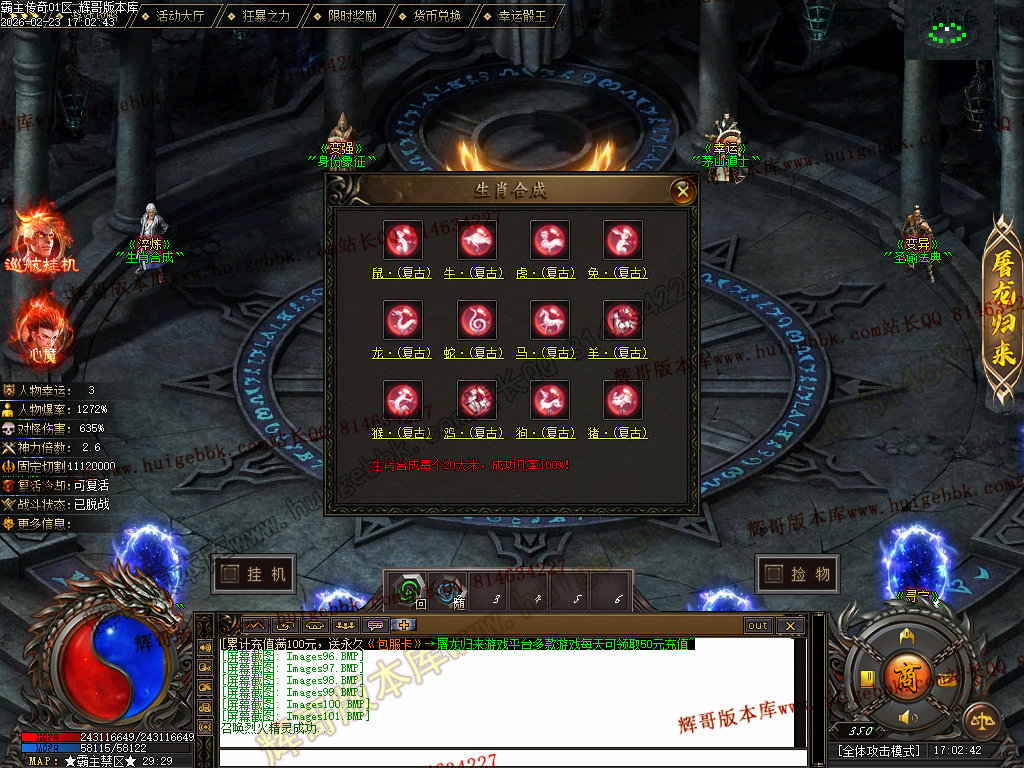
Task: Choose the 牛·(复古) zodiac link
Action: click(477, 272)
